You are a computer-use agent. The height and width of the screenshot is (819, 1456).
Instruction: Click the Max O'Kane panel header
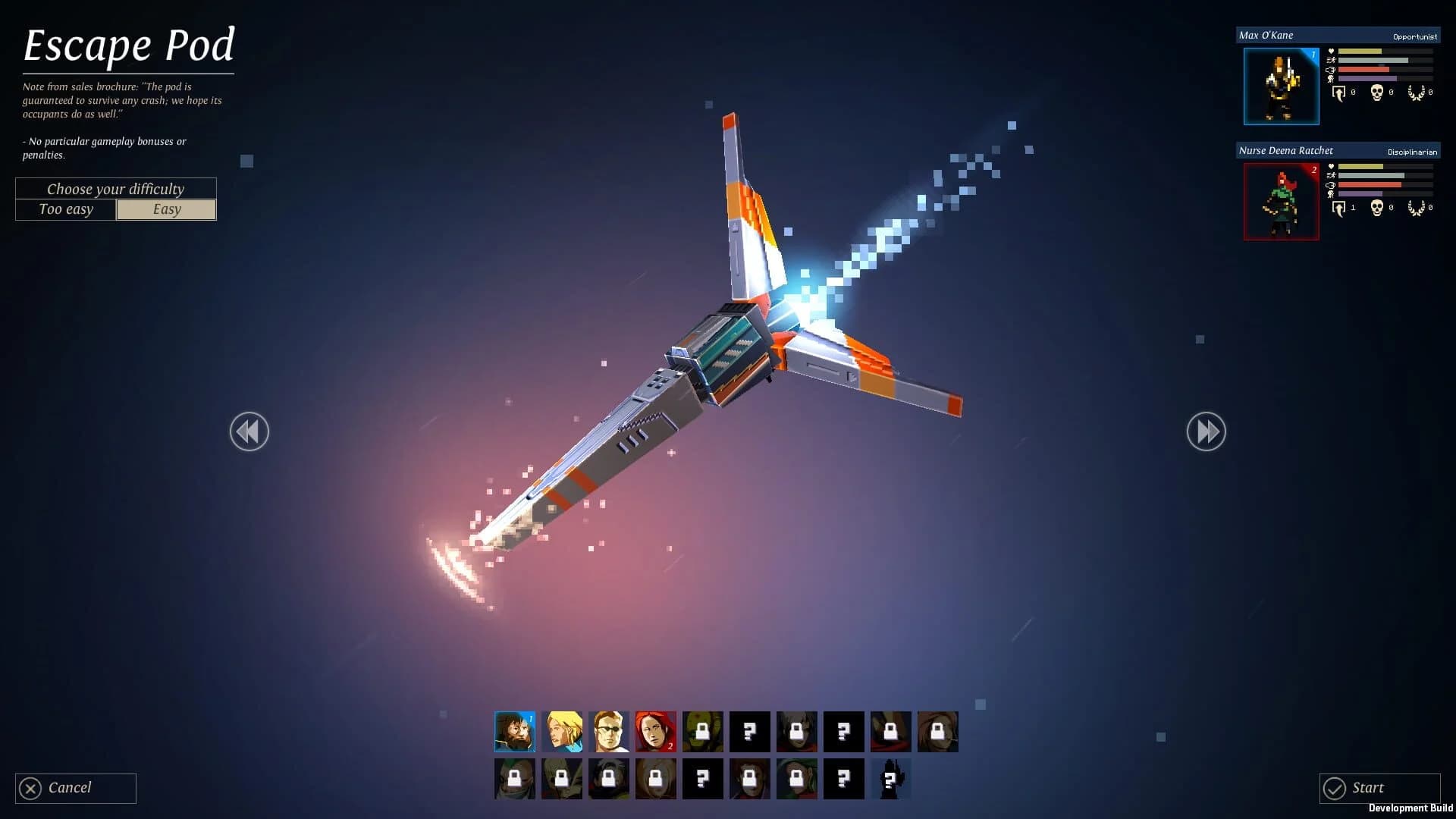[1337, 35]
